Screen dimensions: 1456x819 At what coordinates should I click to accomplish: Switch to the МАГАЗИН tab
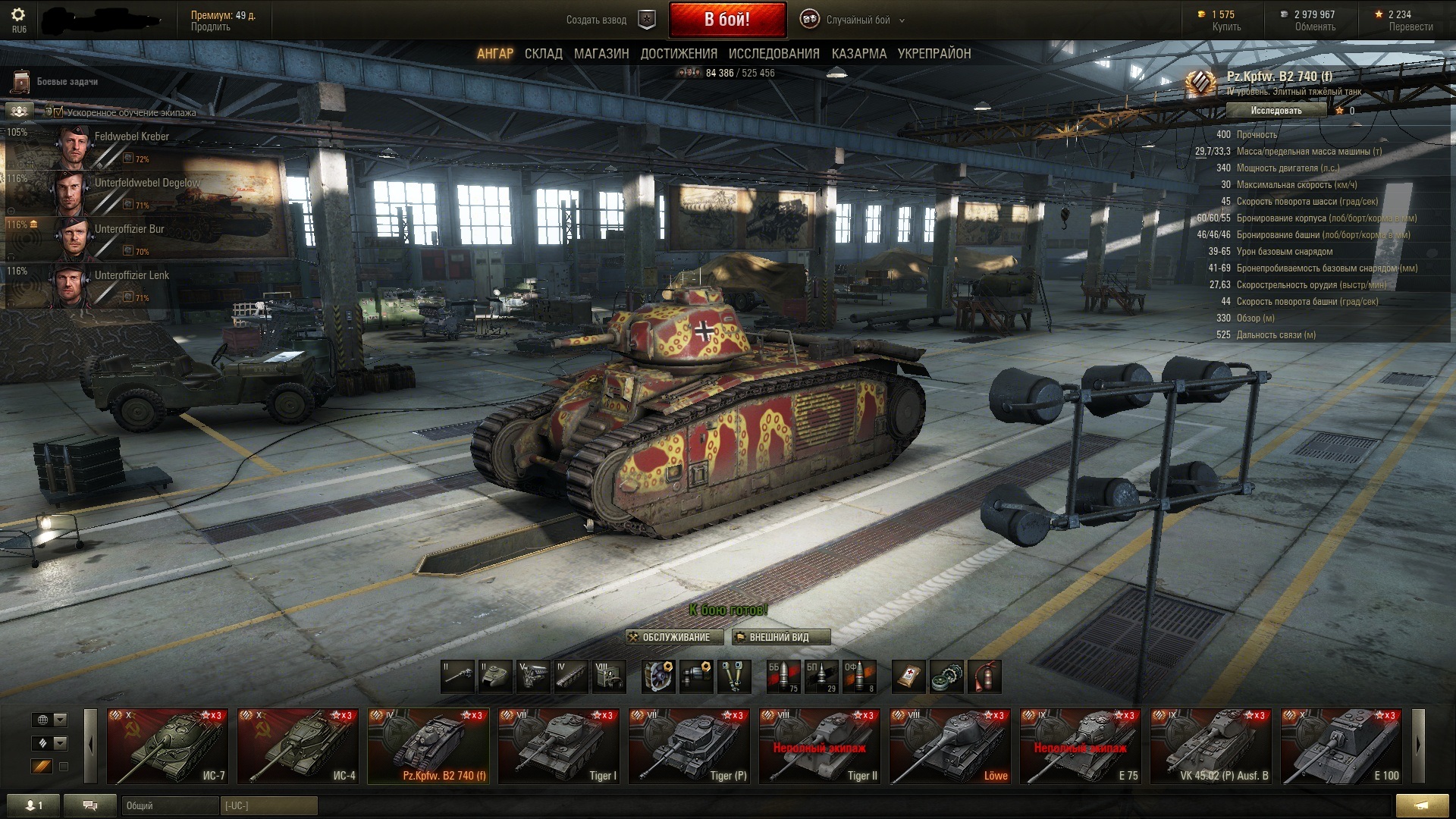pyautogui.click(x=601, y=54)
